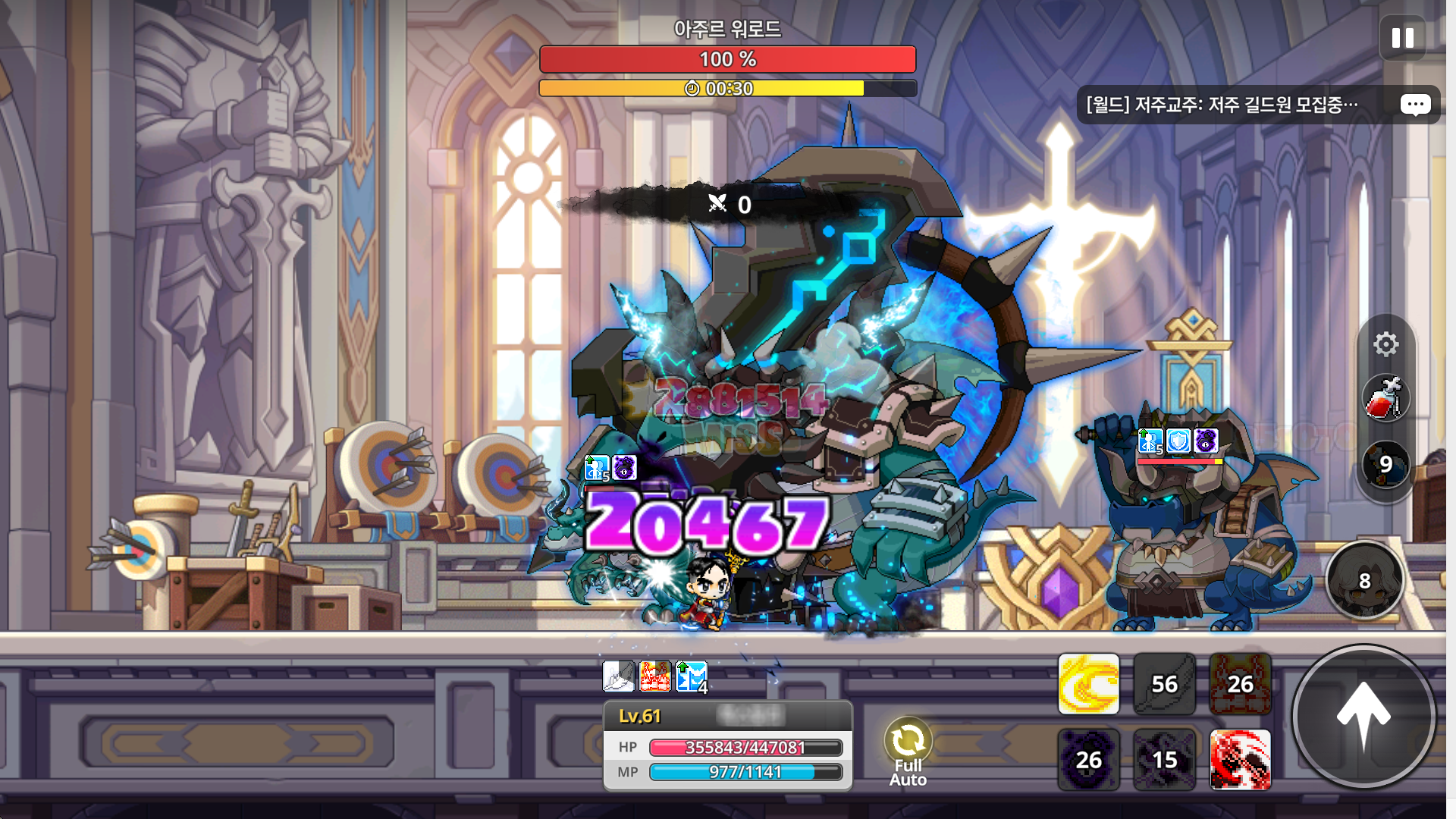Select the grey bow skill on cooldown 56
Viewport: 1456px width, 819px height.
click(1164, 684)
